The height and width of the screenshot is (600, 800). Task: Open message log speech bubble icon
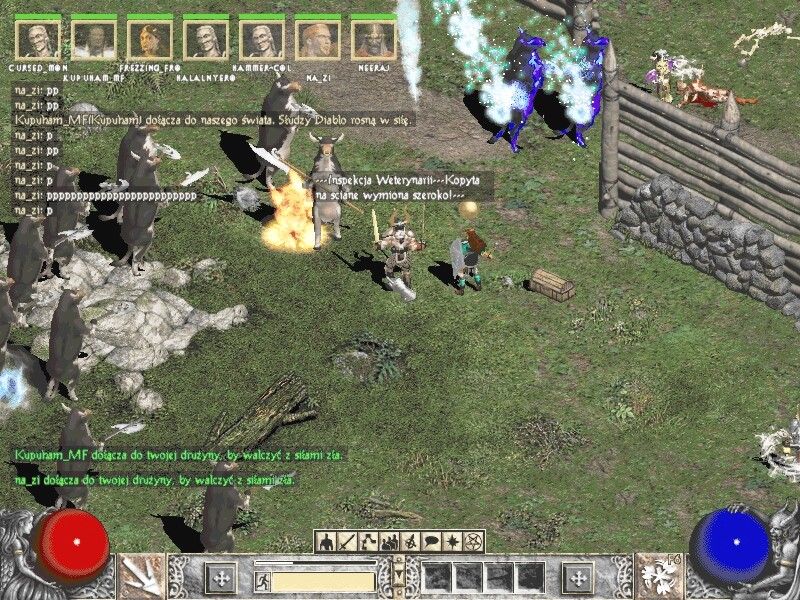pyautogui.click(x=431, y=541)
